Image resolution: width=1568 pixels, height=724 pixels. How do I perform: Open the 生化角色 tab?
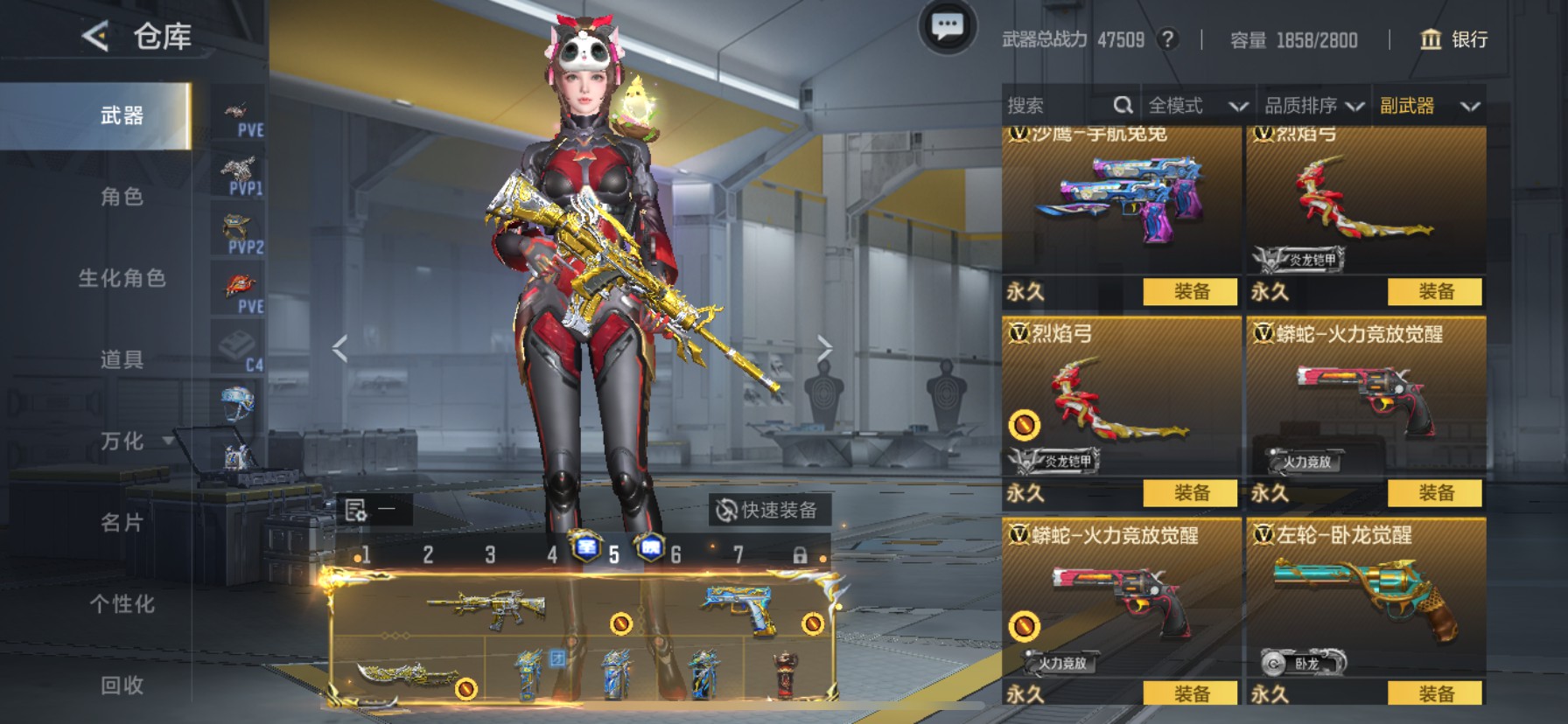click(122, 278)
